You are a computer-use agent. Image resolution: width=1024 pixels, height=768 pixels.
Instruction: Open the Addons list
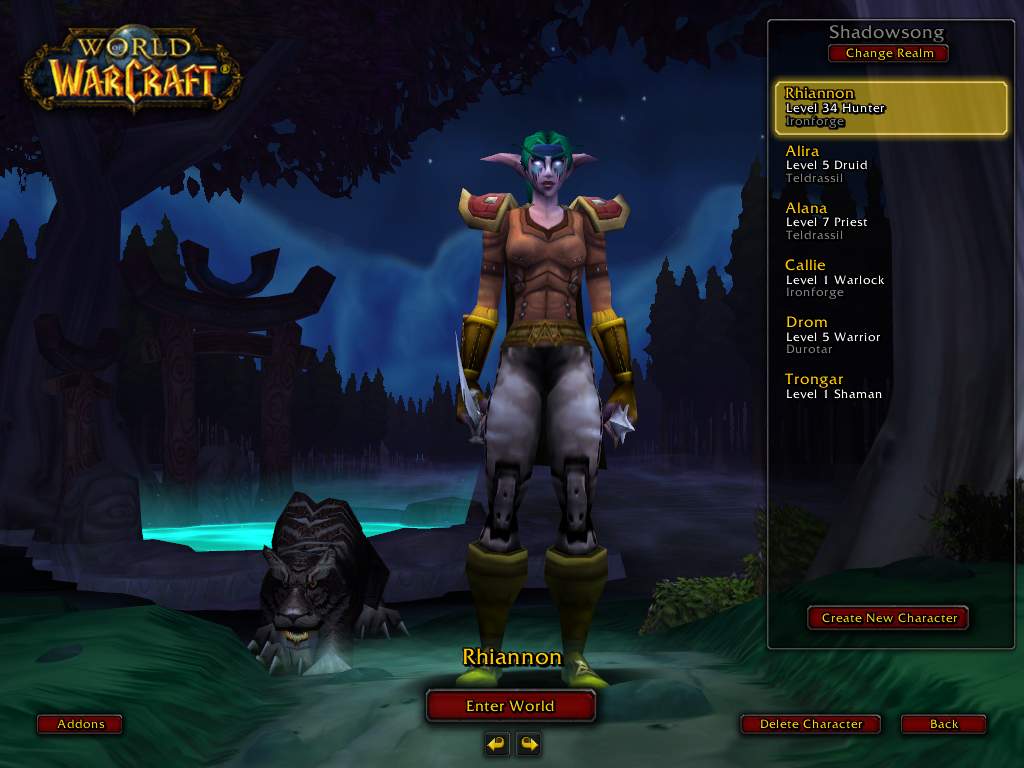[81, 724]
